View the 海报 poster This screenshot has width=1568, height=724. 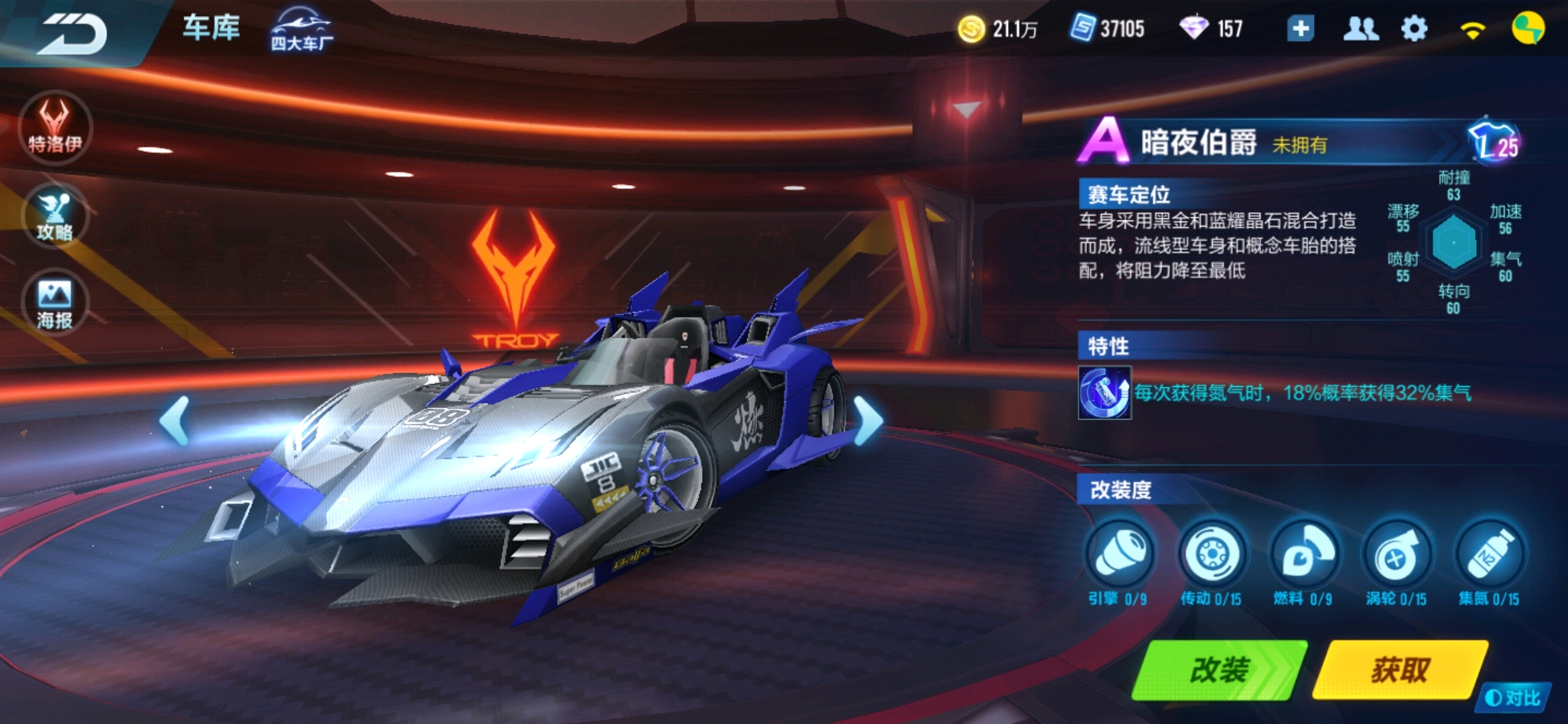pos(55,303)
